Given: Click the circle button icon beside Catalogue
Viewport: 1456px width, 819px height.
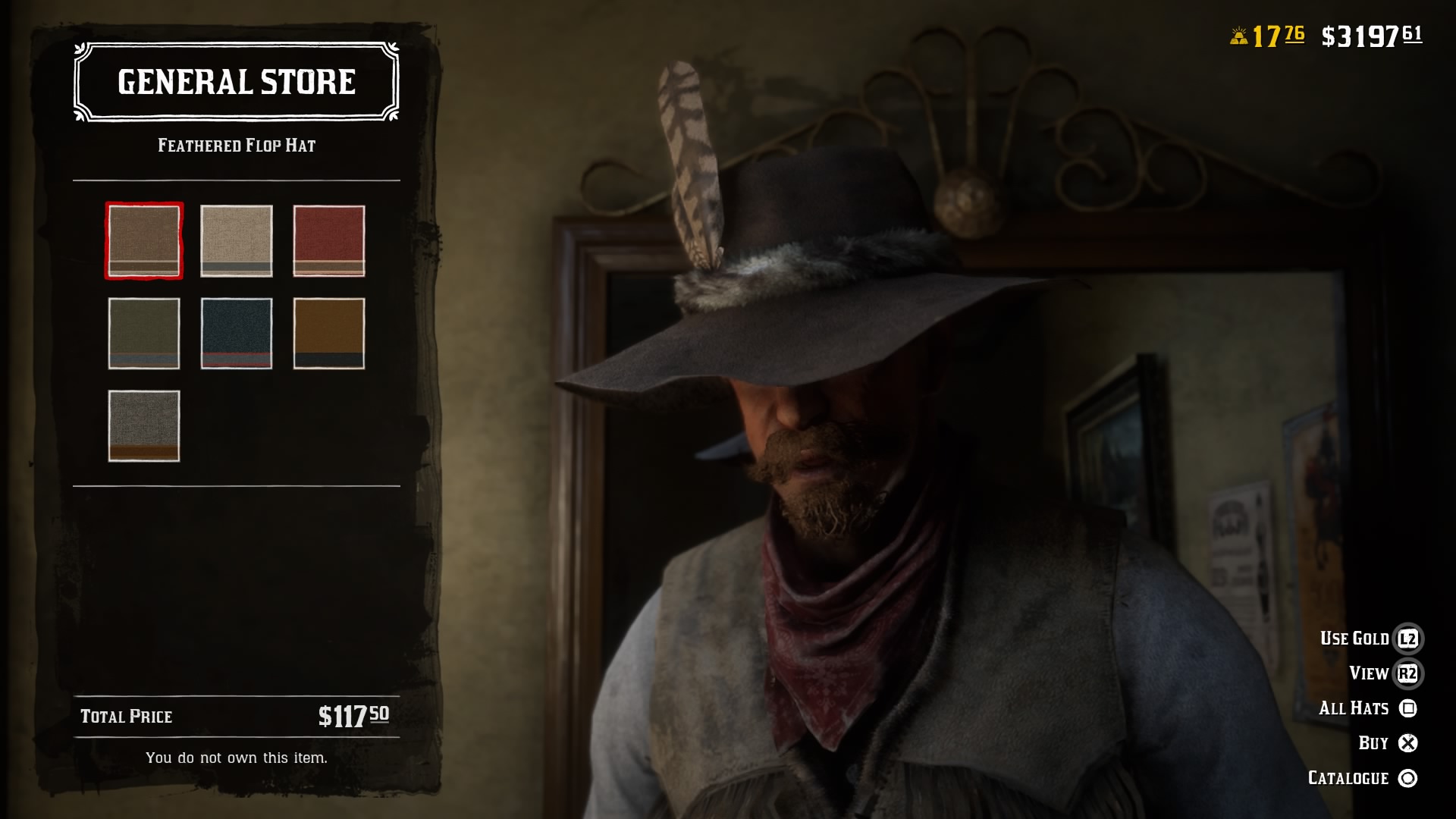Looking at the screenshot, I should click(1407, 777).
